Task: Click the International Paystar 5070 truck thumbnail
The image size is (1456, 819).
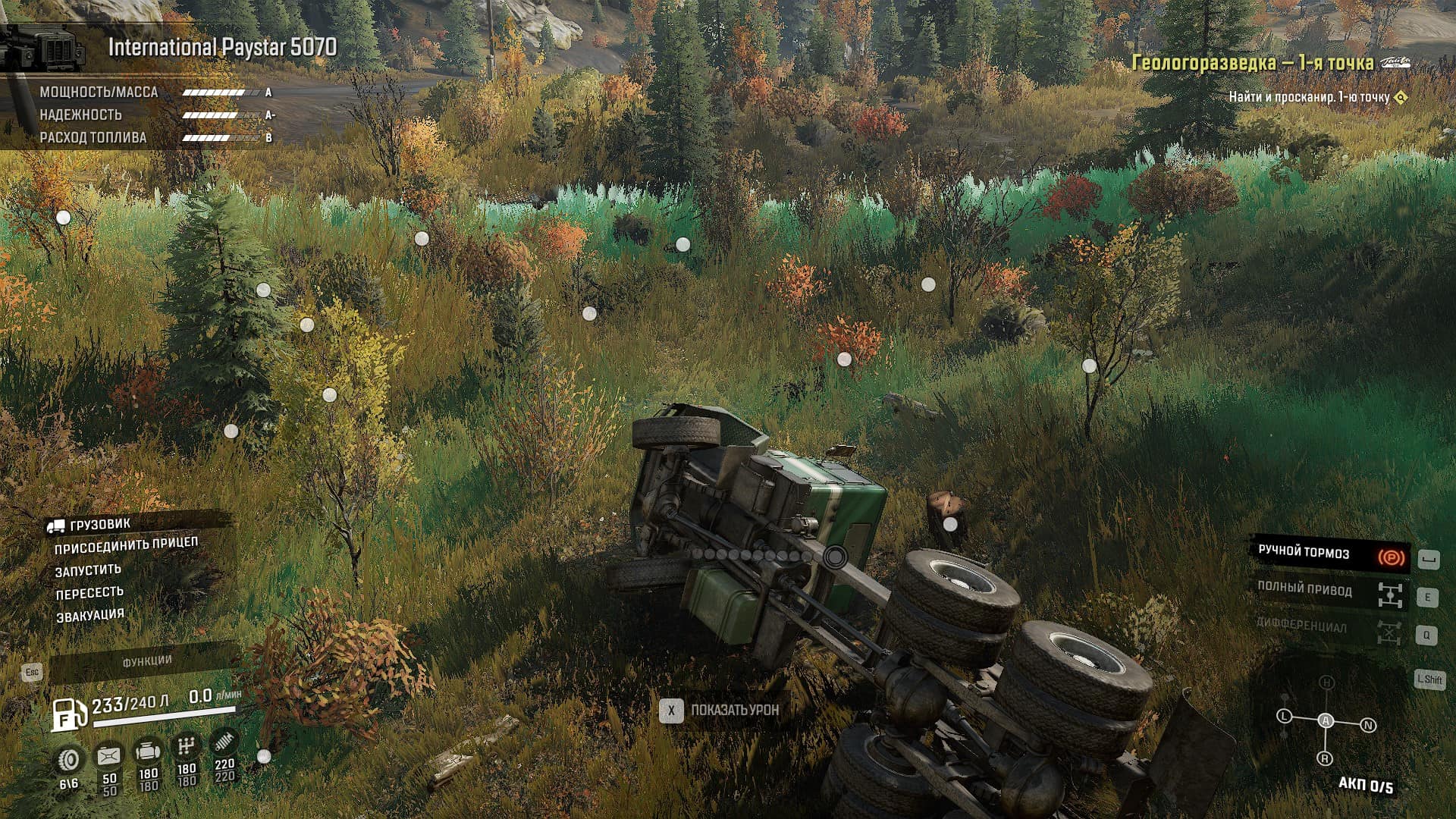Action: (x=42, y=48)
